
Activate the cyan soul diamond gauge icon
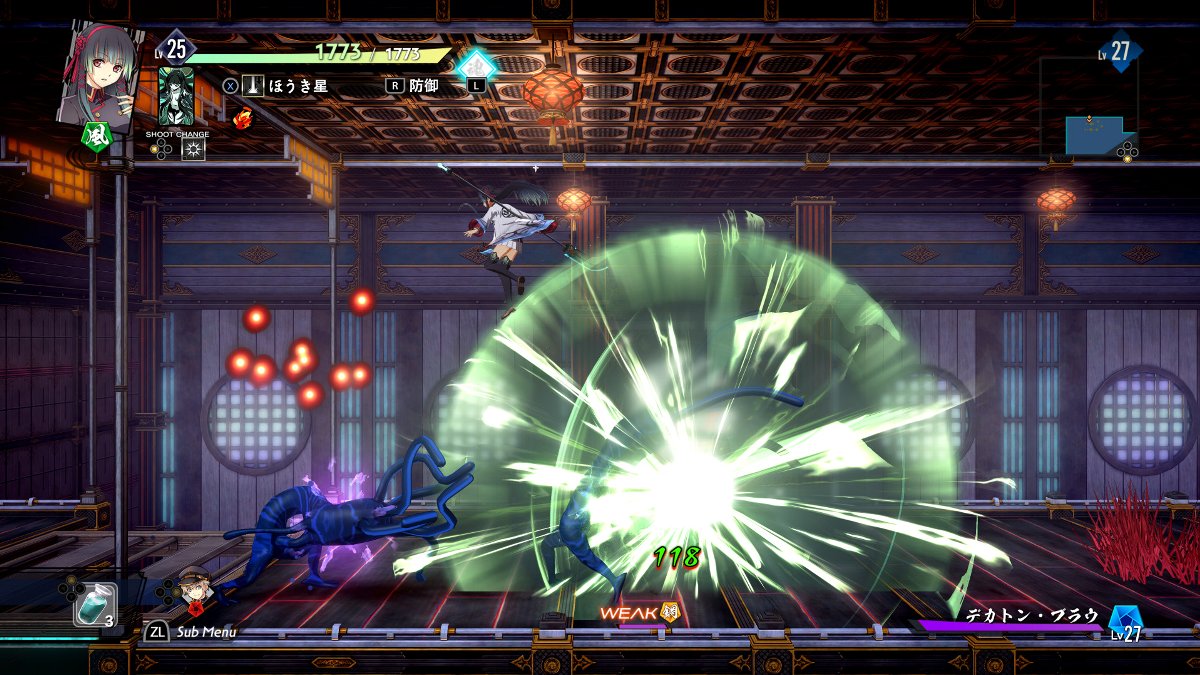coord(476,67)
